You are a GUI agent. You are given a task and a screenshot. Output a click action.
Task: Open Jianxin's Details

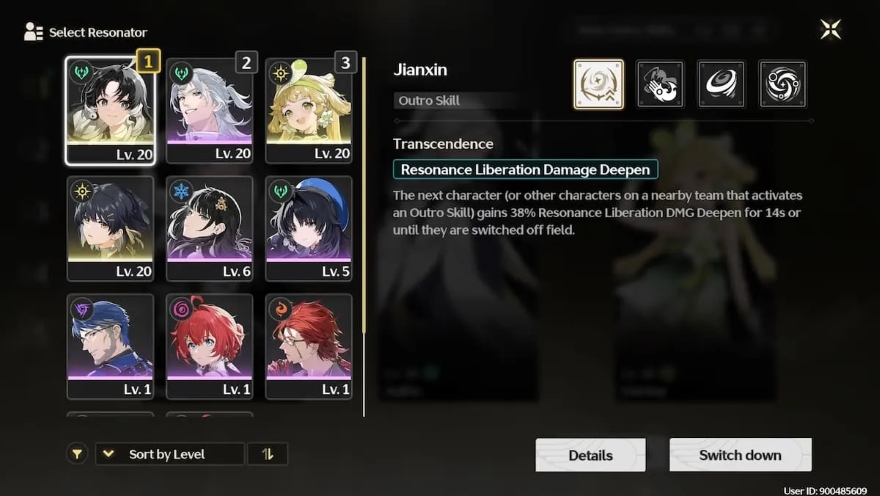(x=590, y=455)
